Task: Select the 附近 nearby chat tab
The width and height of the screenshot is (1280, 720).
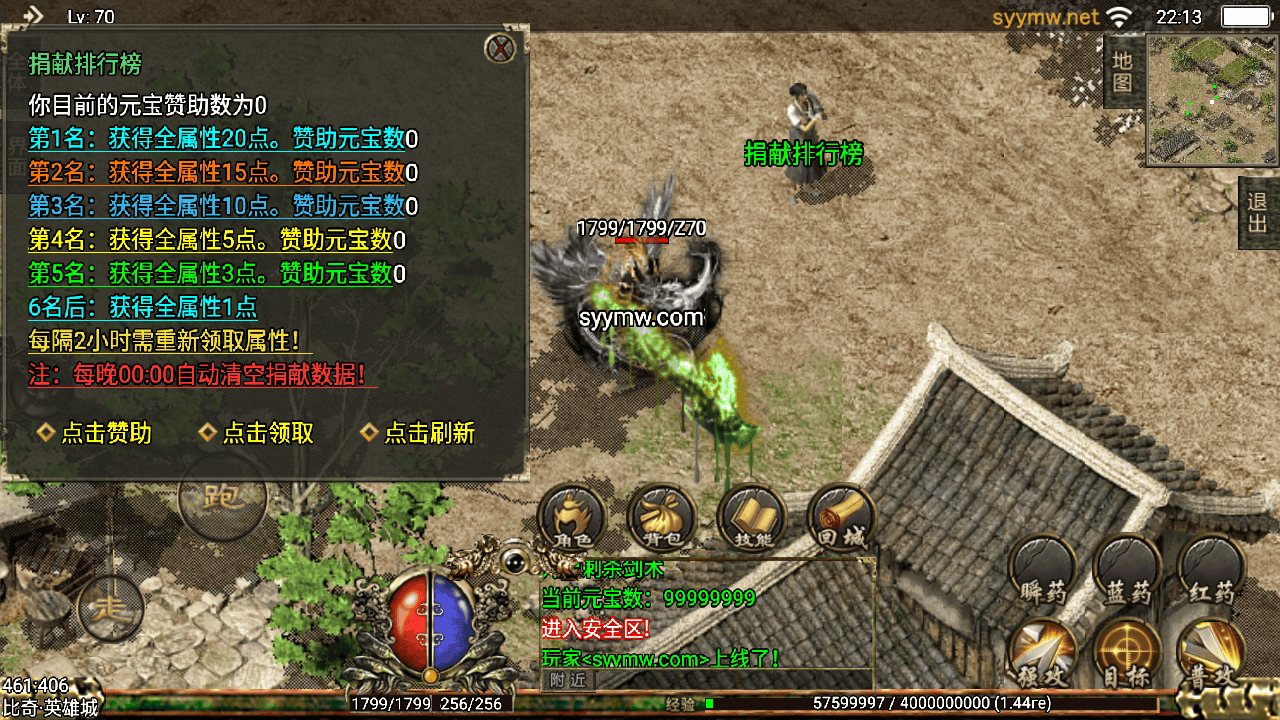Action: [x=569, y=680]
